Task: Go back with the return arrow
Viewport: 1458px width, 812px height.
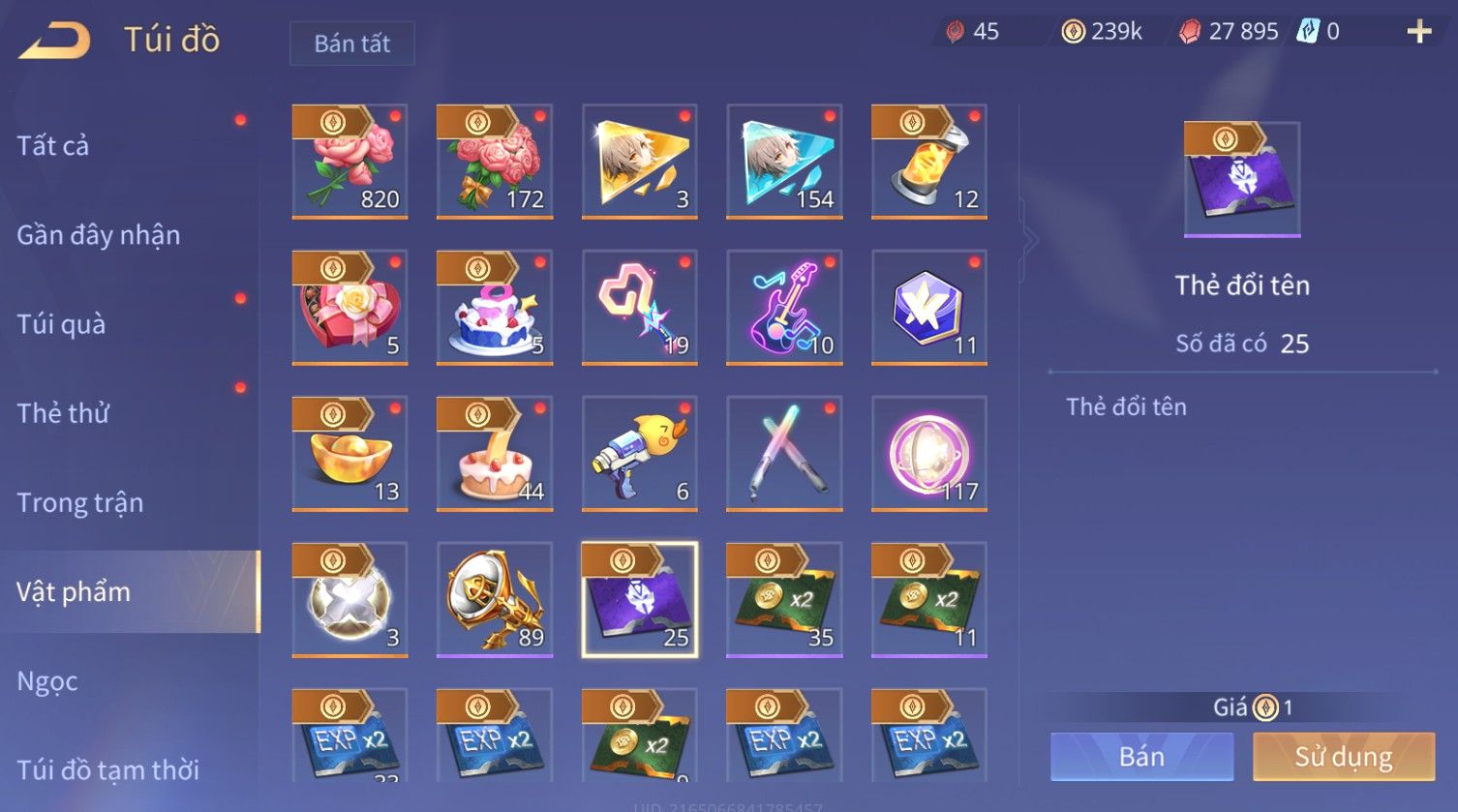Action: pyautogui.click(x=55, y=41)
